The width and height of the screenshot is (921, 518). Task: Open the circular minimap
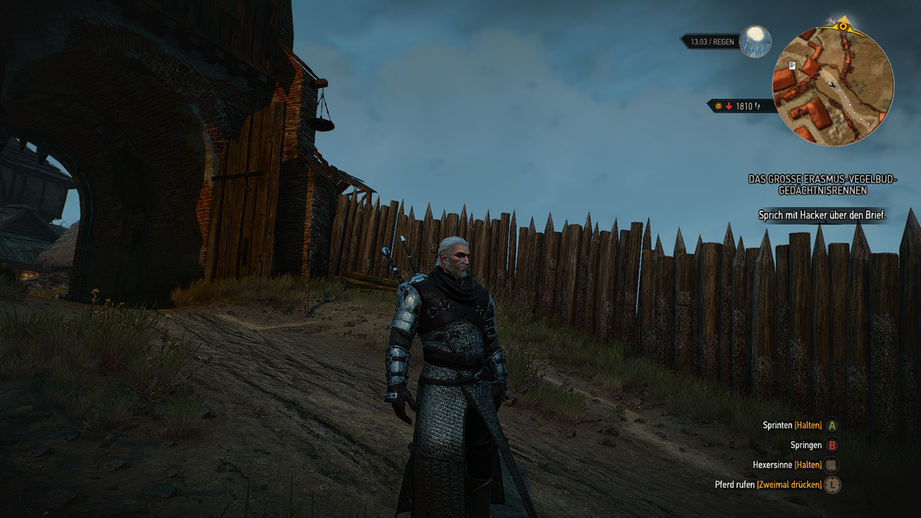click(x=832, y=85)
